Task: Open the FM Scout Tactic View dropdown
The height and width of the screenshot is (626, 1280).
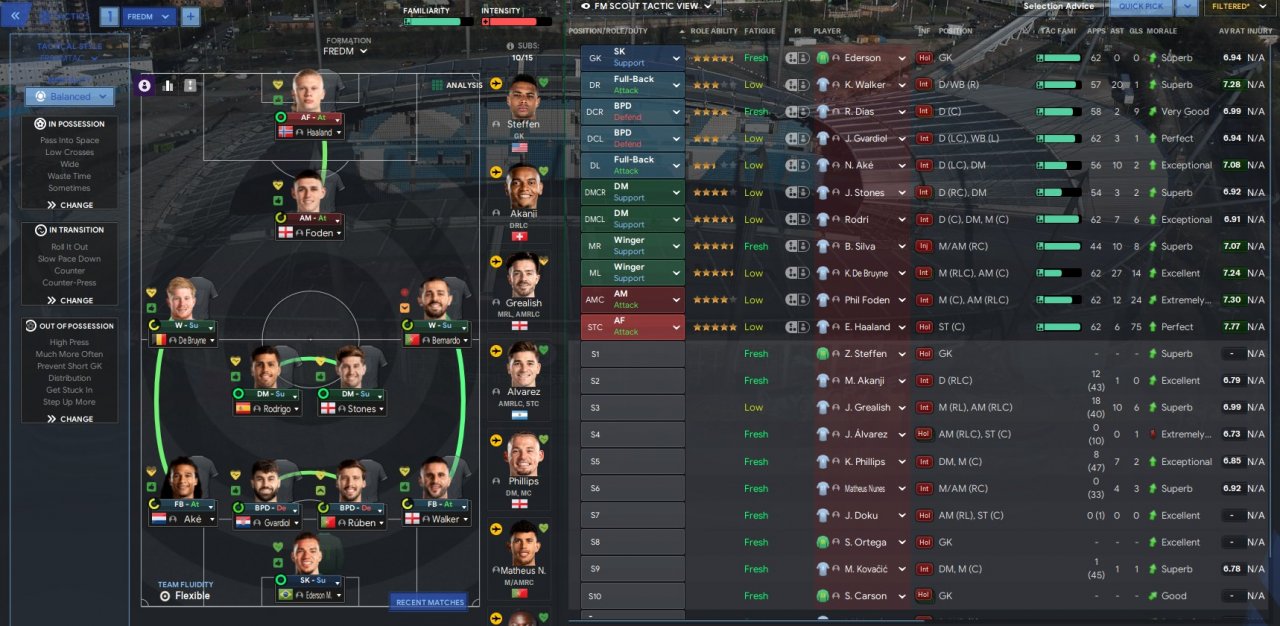Action: pyautogui.click(x=648, y=6)
